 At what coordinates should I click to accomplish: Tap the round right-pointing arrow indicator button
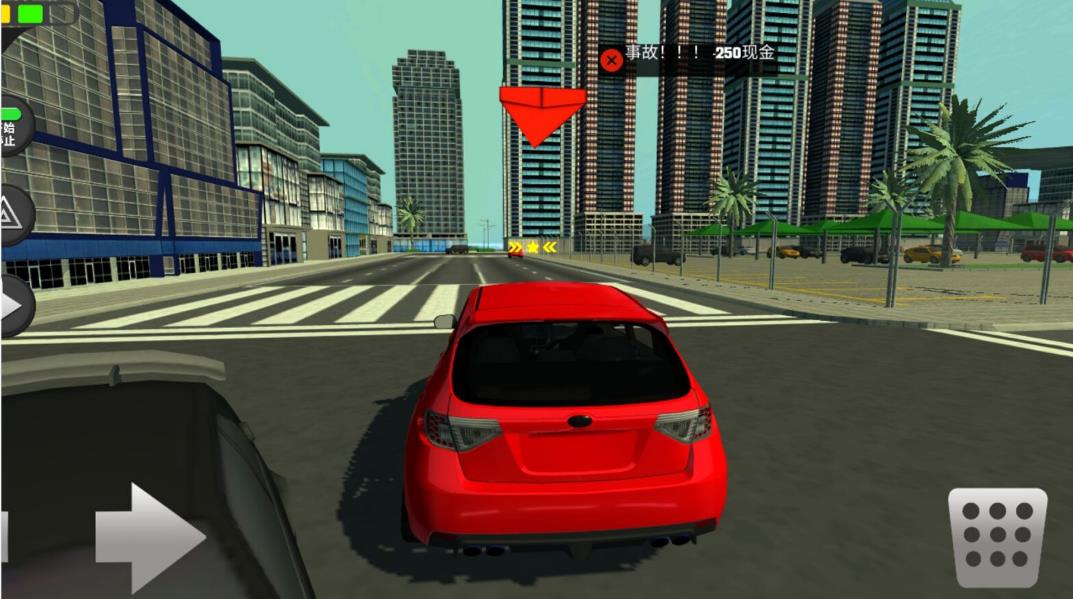[x=14, y=304]
